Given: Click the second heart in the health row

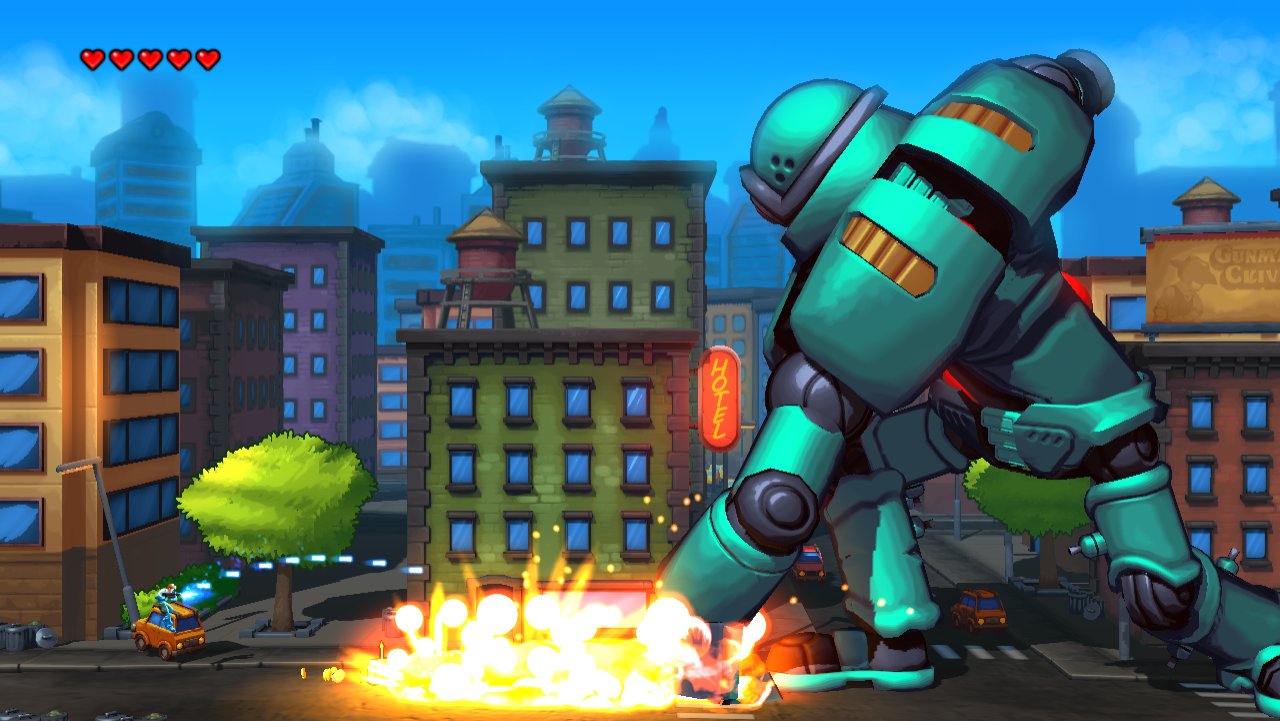Looking at the screenshot, I should pos(119,57).
